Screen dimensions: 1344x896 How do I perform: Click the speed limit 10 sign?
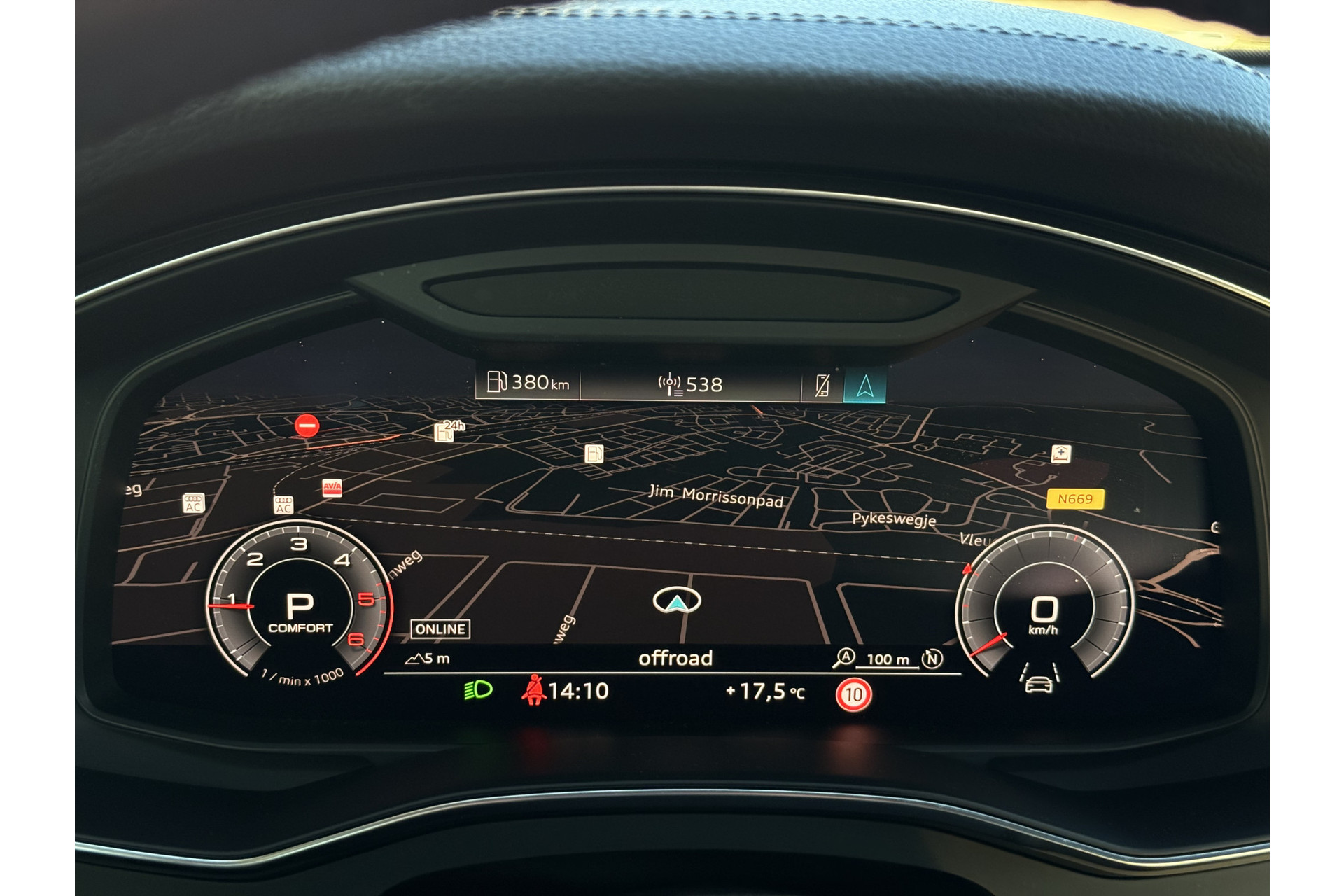tap(853, 695)
